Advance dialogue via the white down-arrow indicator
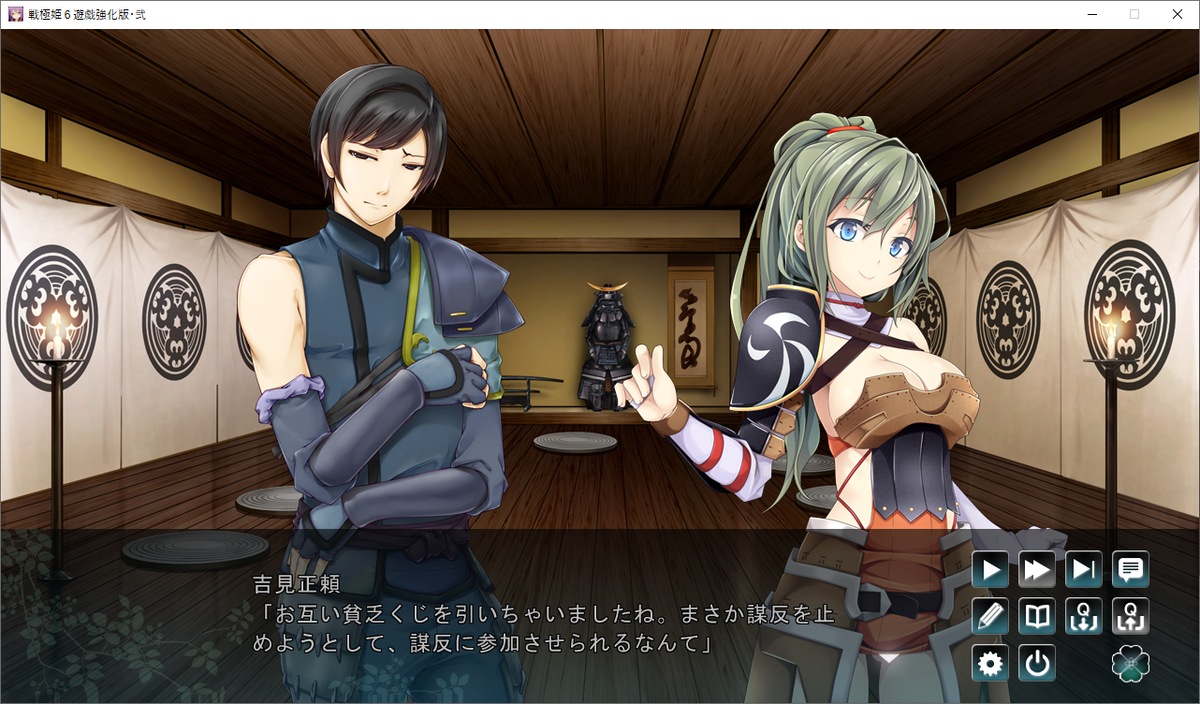Viewport: 1200px width, 704px height. pos(887,658)
